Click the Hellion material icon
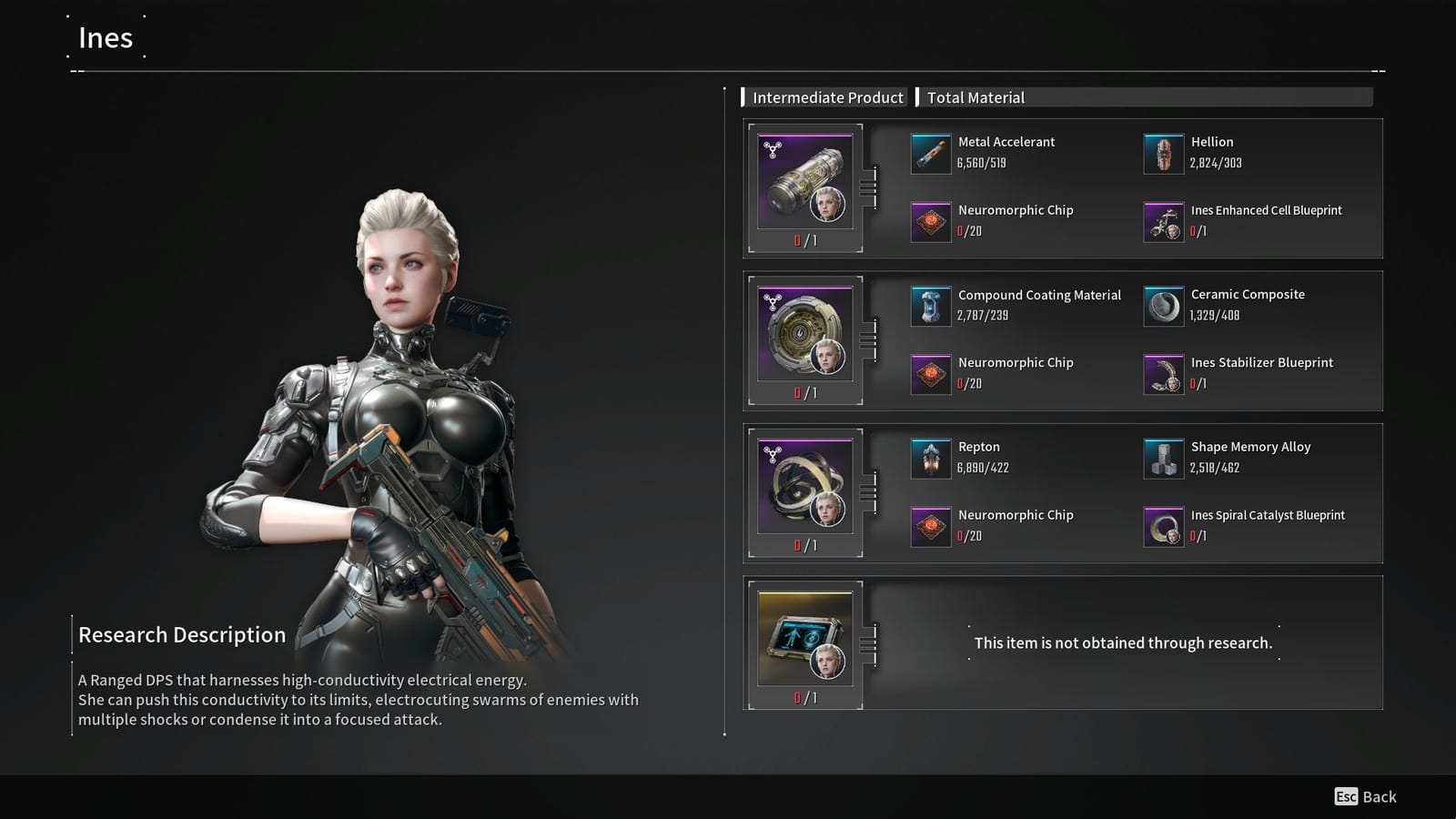This screenshot has width=1456, height=819. 1164,153
